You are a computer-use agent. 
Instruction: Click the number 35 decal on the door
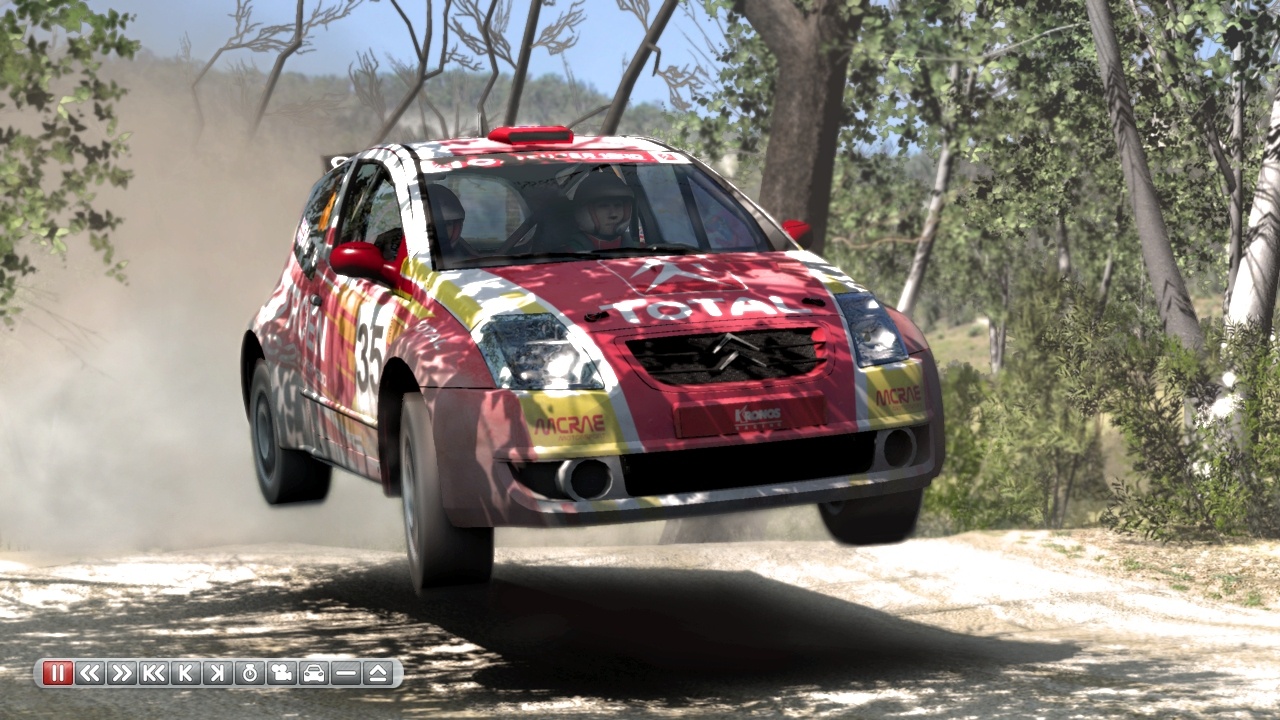coord(369,345)
